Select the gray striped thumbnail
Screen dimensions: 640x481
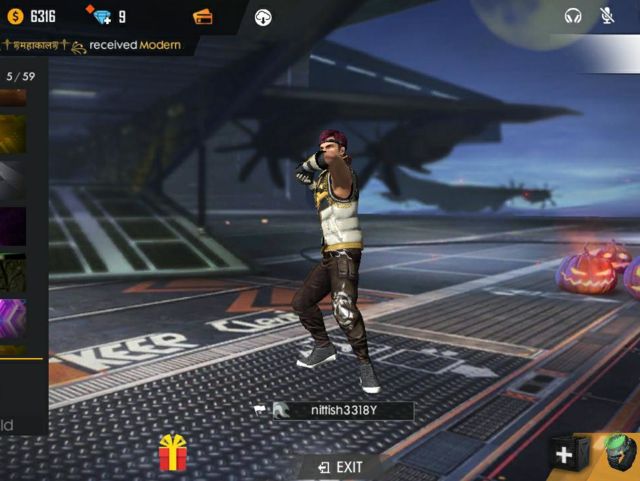(13, 180)
